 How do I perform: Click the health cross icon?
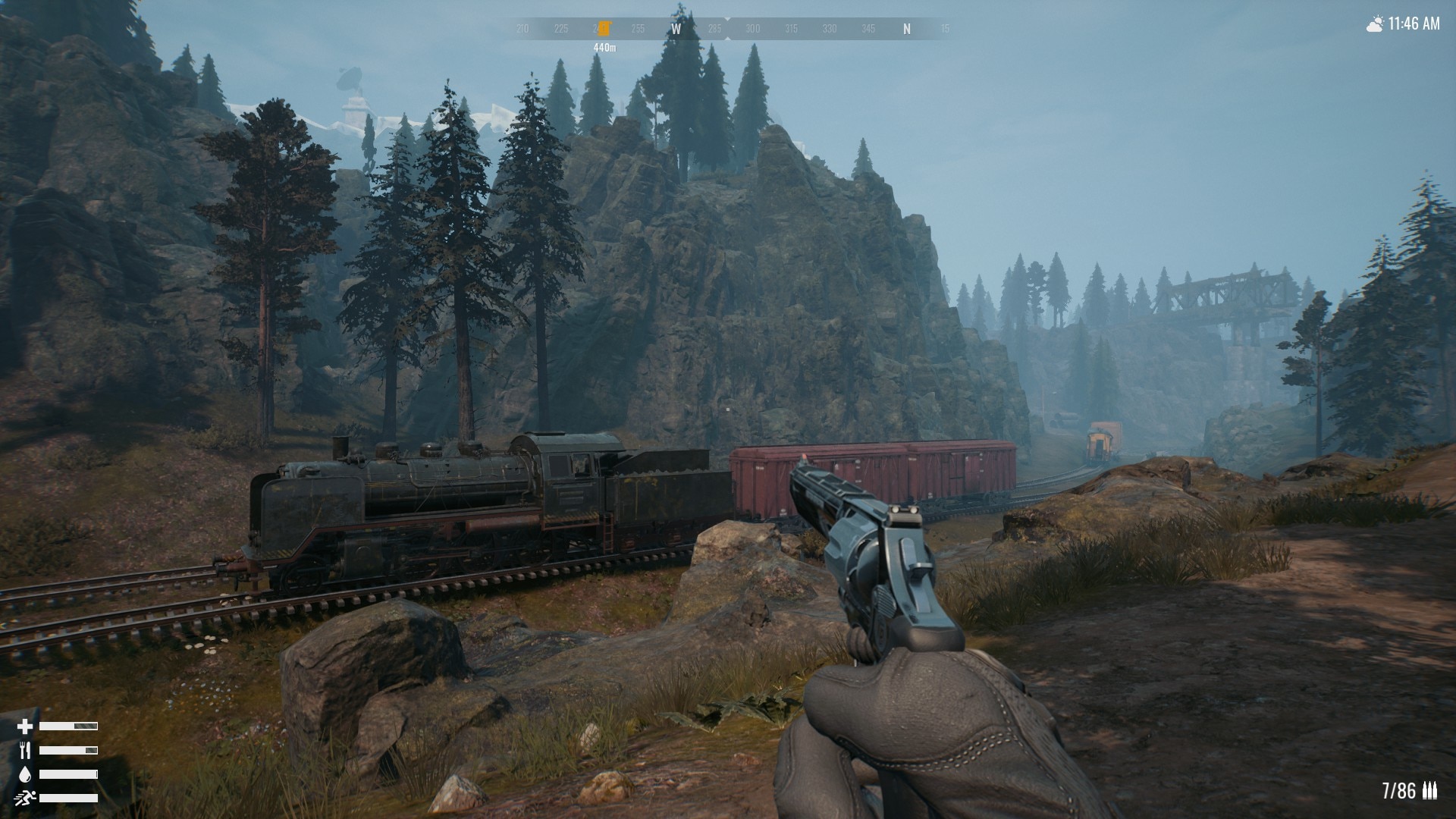(x=25, y=726)
